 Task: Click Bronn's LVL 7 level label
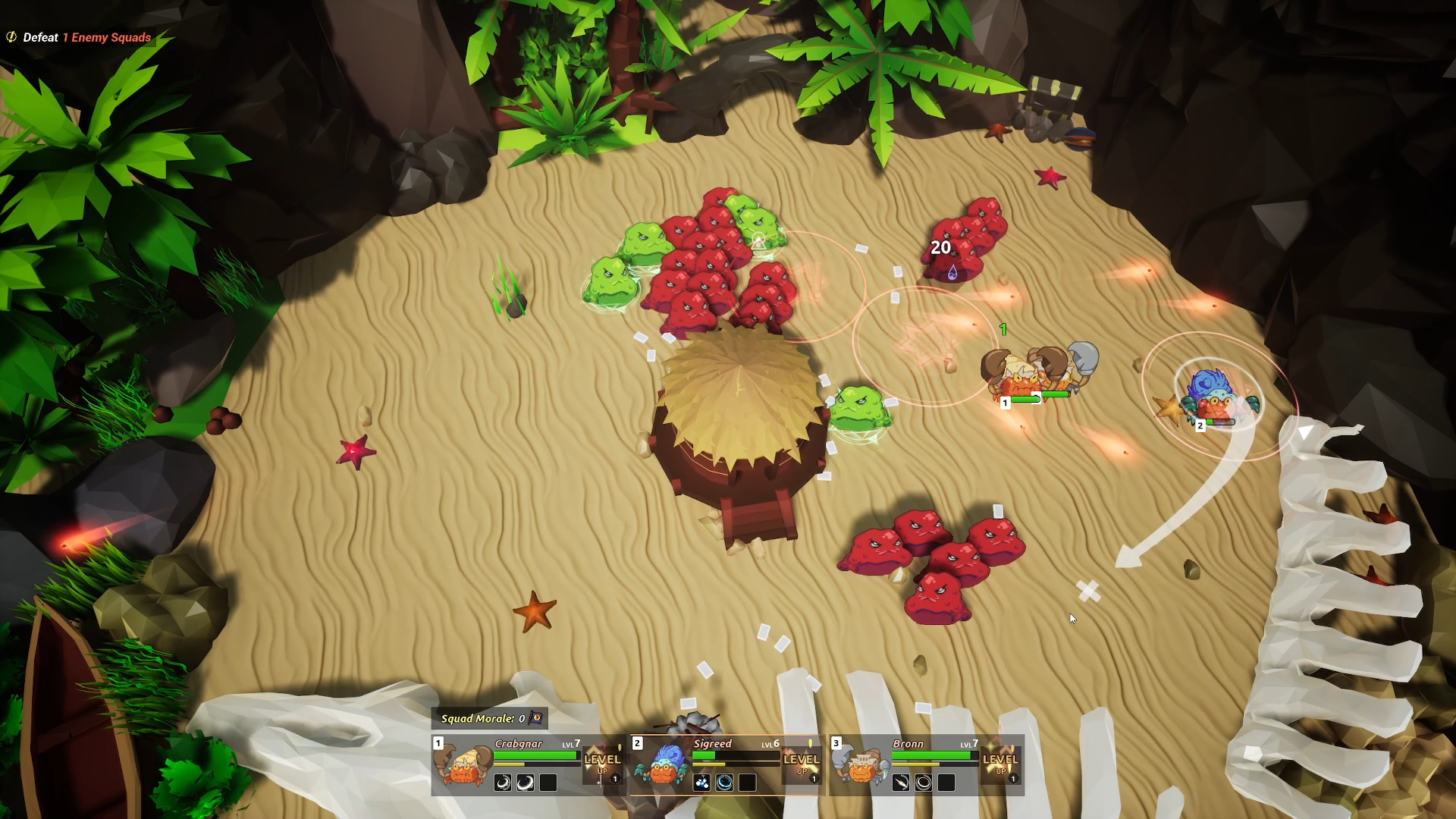(969, 744)
